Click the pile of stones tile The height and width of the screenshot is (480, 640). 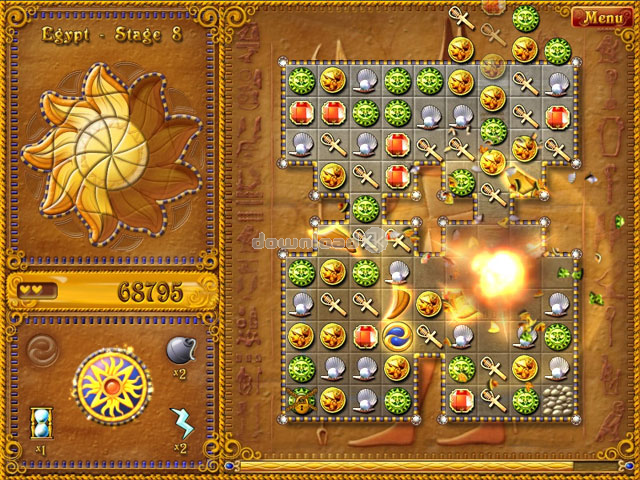[x=557, y=399]
